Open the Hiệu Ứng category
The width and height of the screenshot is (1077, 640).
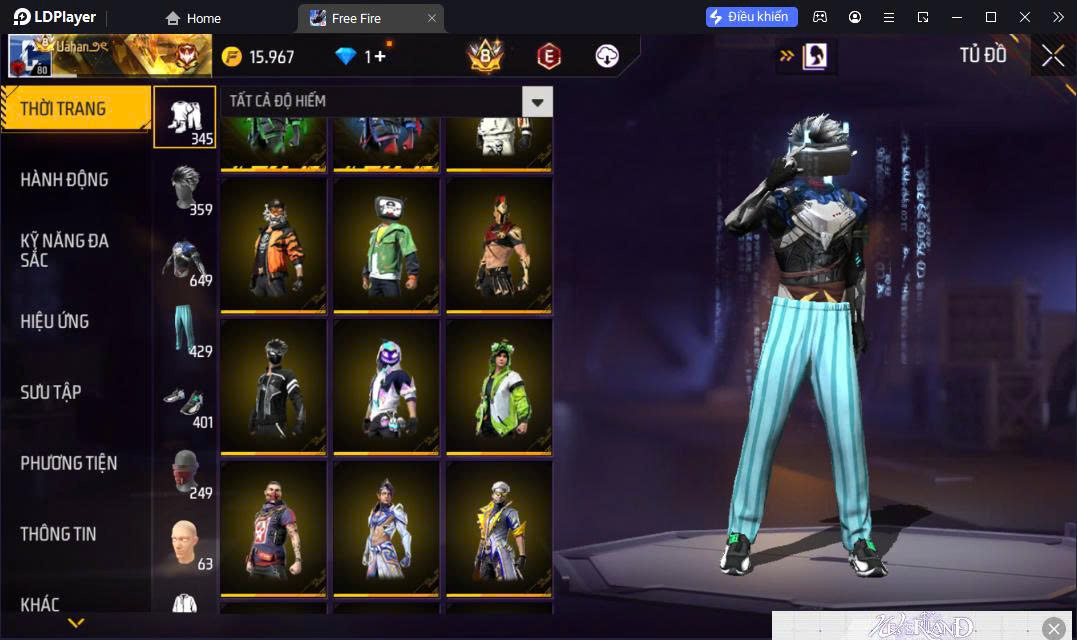(55, 321)
